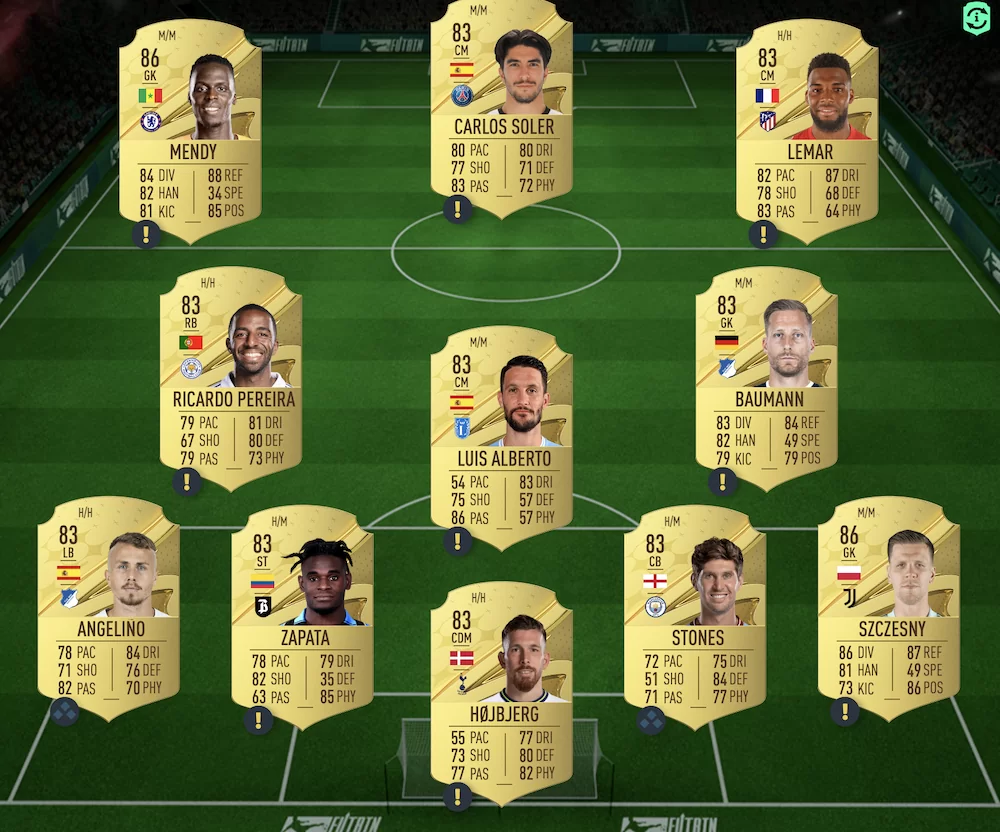Open the warning badge under Baumann's card

point(722,481)
